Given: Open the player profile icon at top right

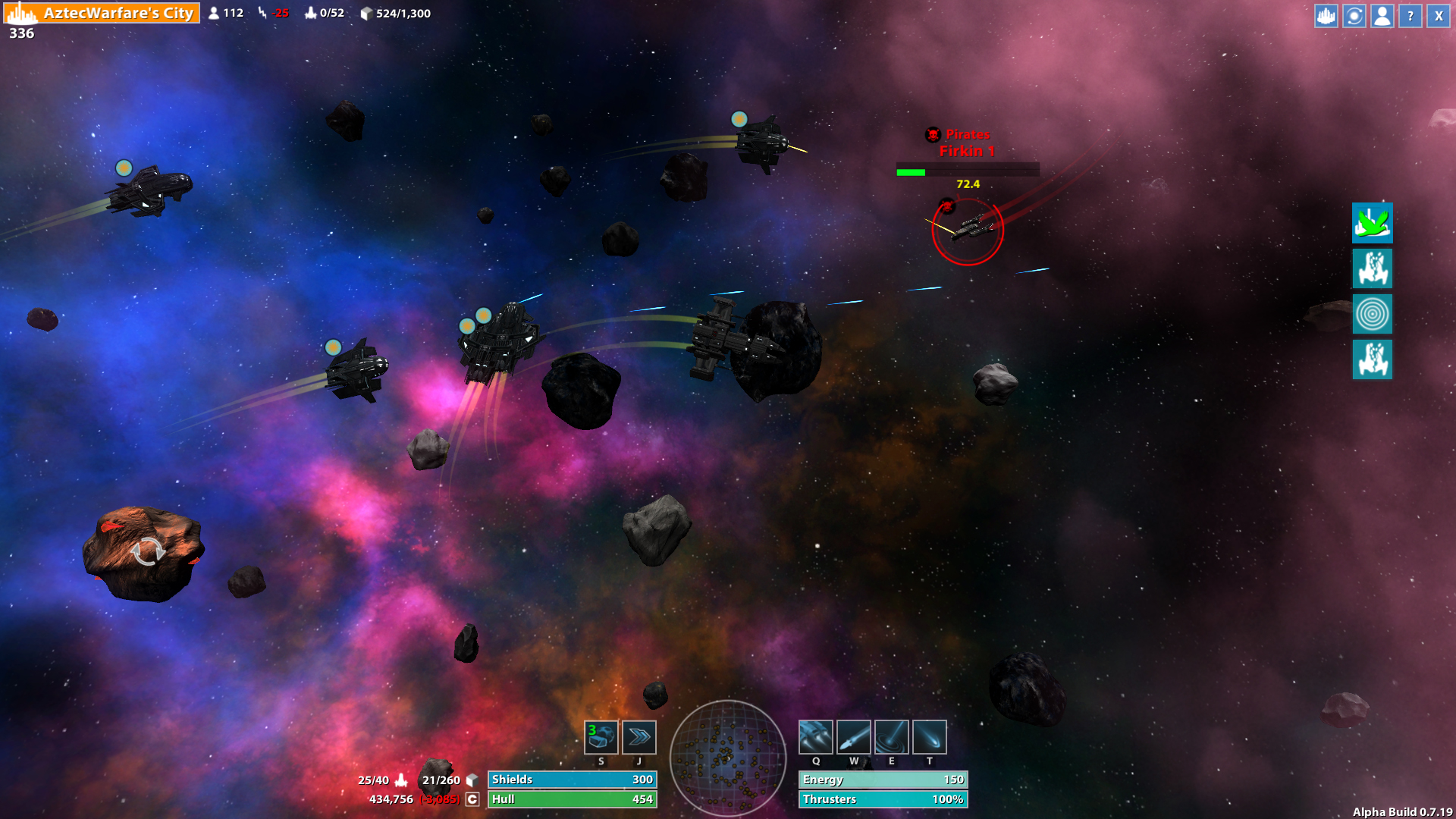Looking at the screenshot, I should [x=1381, y=15].
